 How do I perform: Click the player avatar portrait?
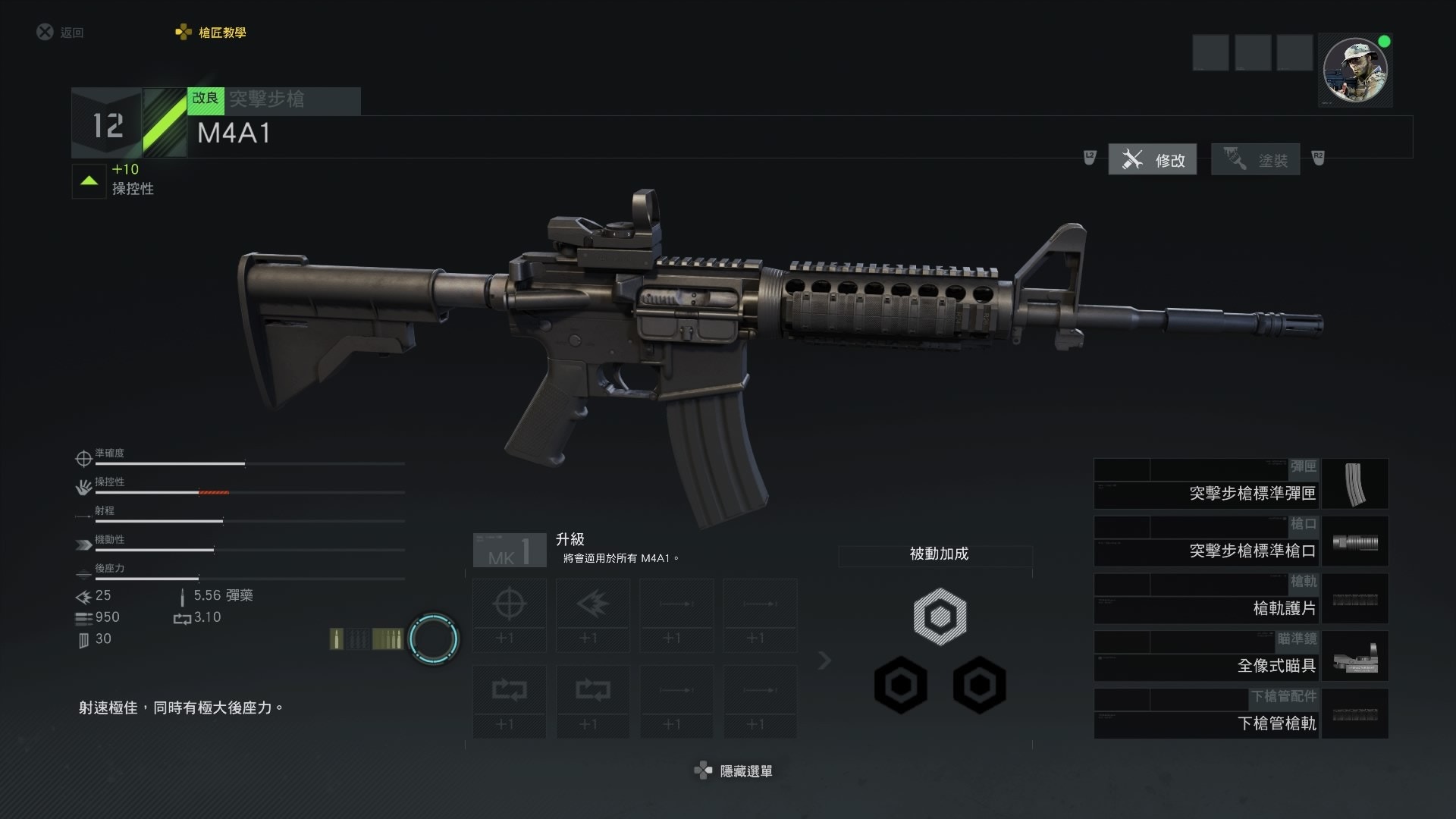click(1354, 71)
